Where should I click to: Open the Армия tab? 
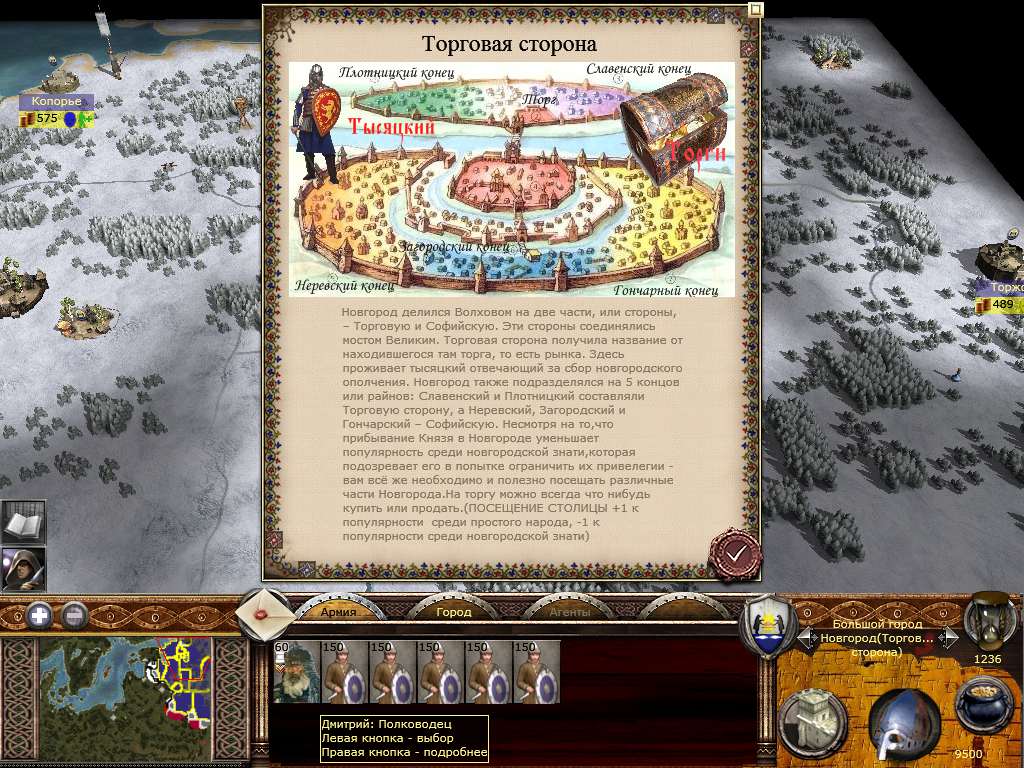(338, 611)
